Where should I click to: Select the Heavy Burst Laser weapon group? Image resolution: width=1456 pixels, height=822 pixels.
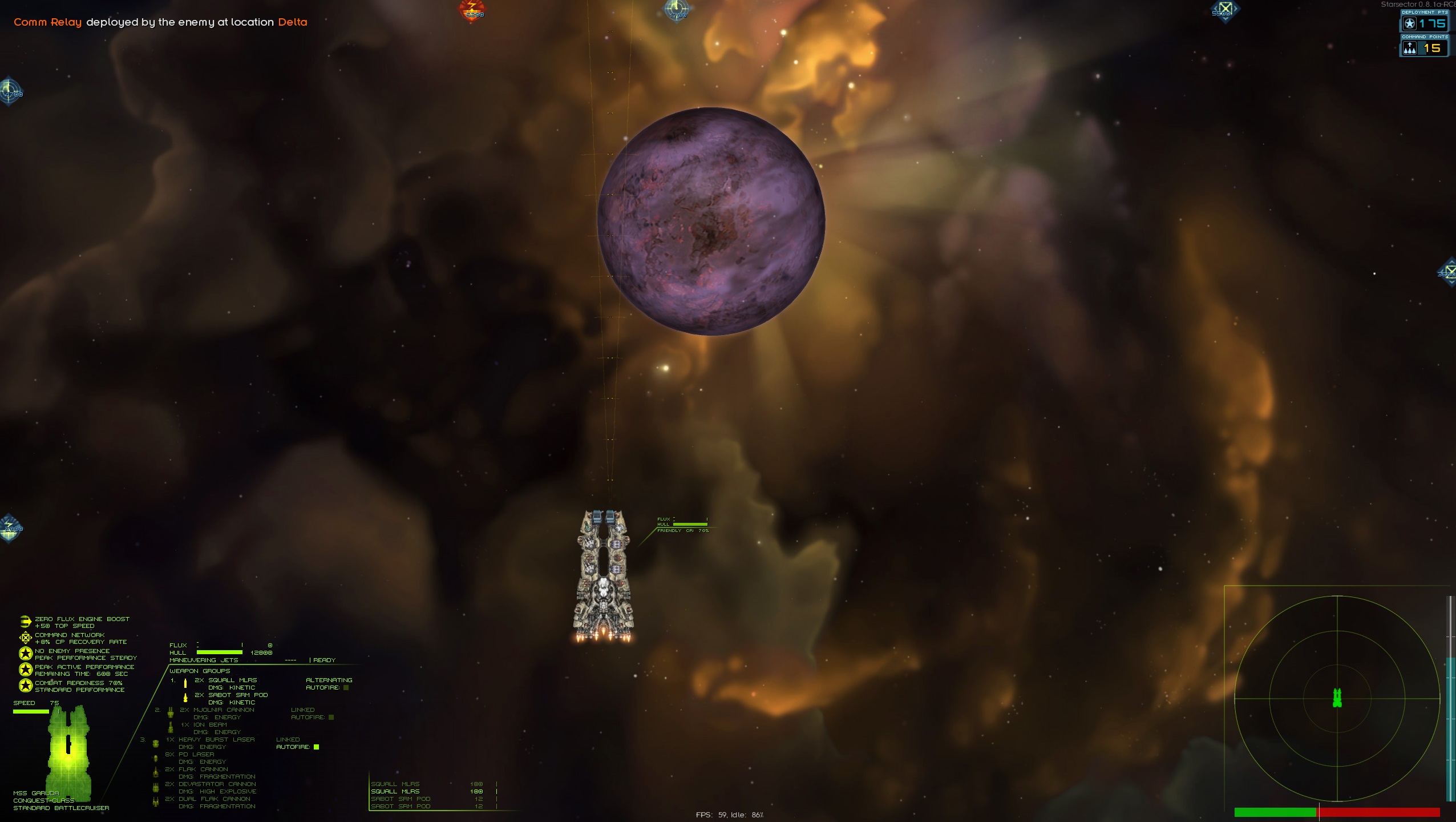216,739
